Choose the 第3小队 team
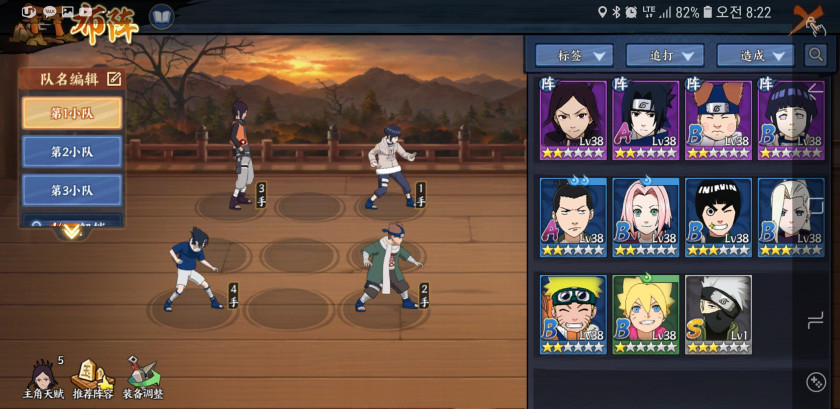 (72, 189)
